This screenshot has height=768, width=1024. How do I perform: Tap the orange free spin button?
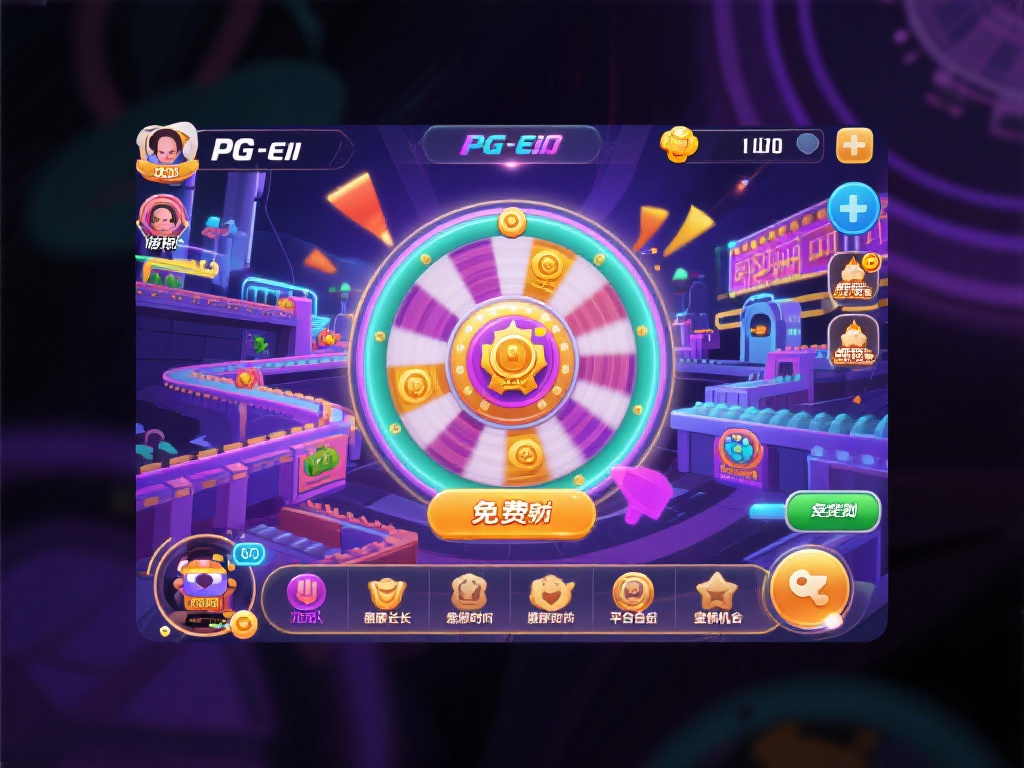(511, 514)
